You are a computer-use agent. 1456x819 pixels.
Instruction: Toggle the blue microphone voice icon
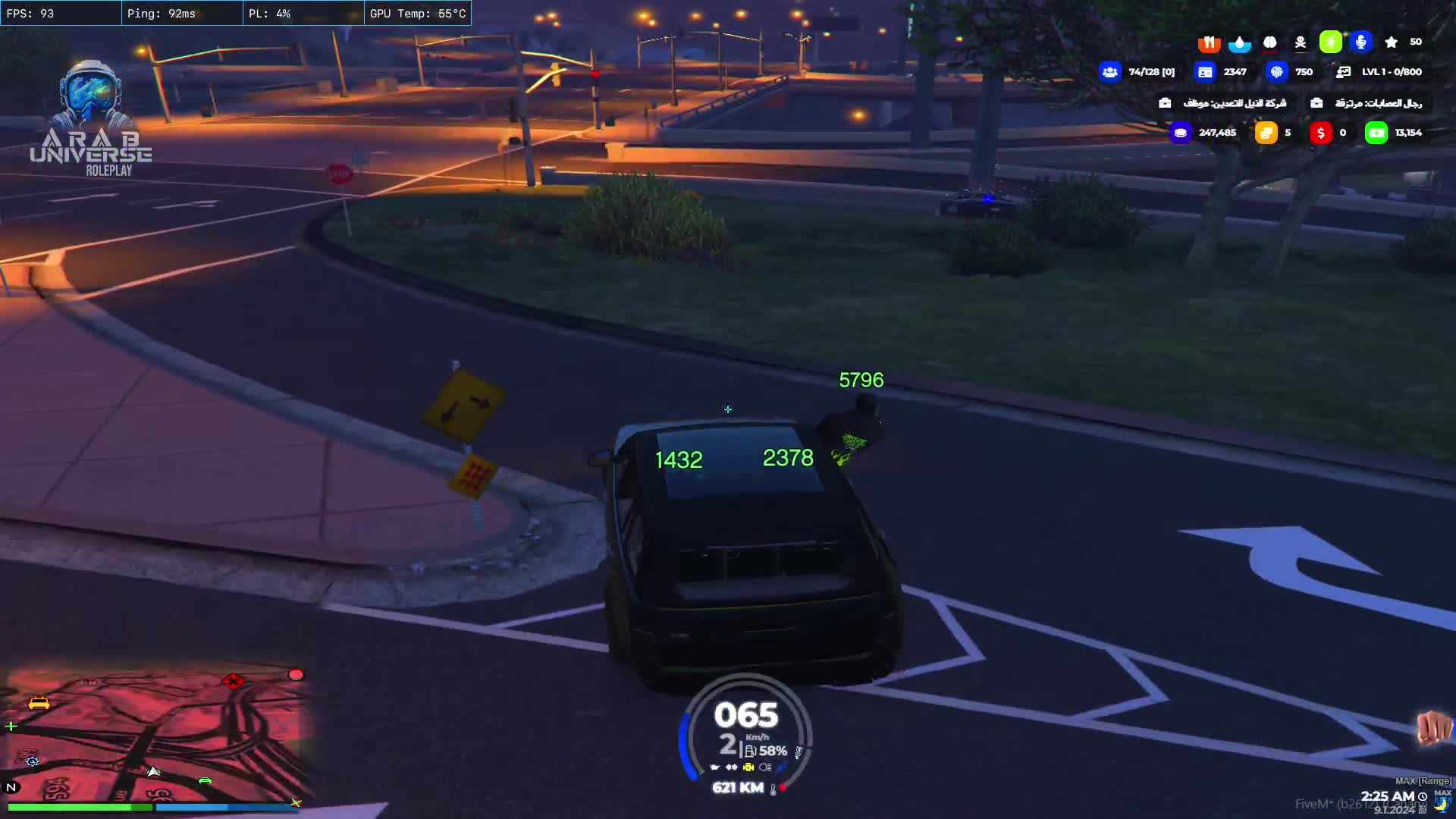pyautogui.click(x=1361, y=42)
